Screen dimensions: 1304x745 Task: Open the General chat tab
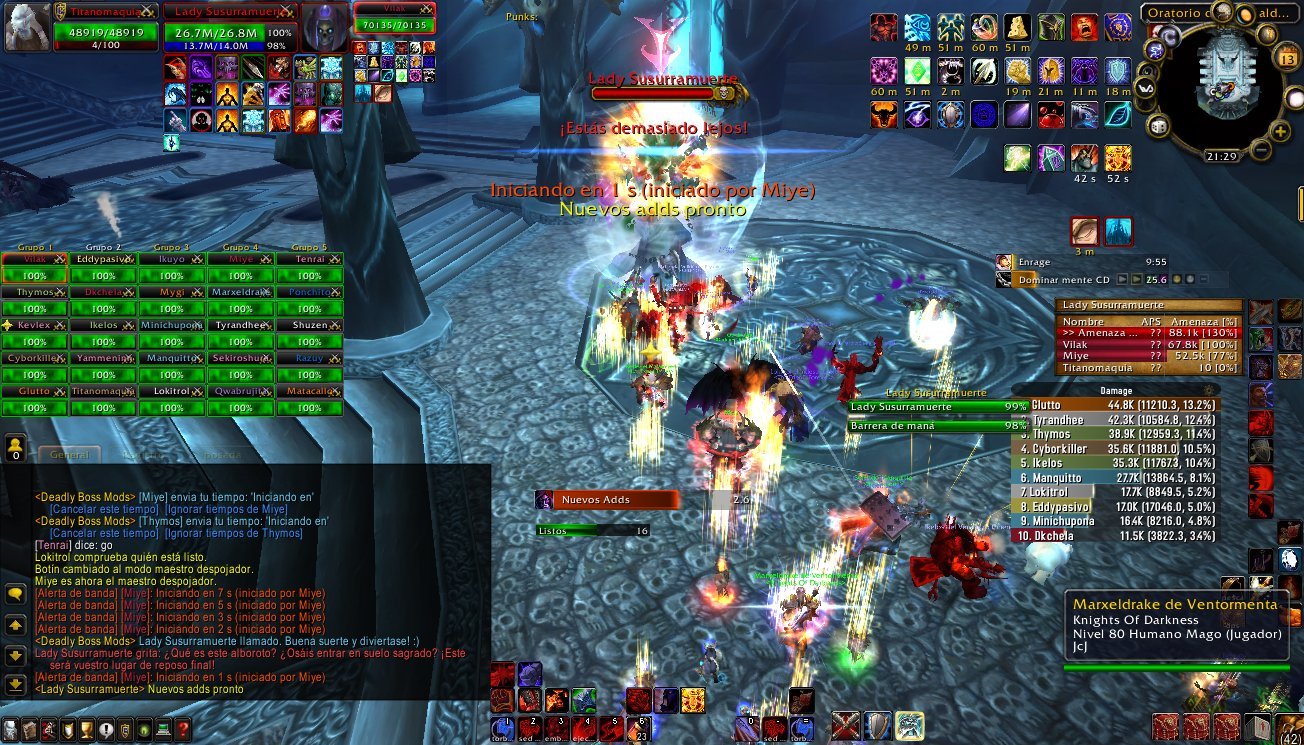pos(69,454)
